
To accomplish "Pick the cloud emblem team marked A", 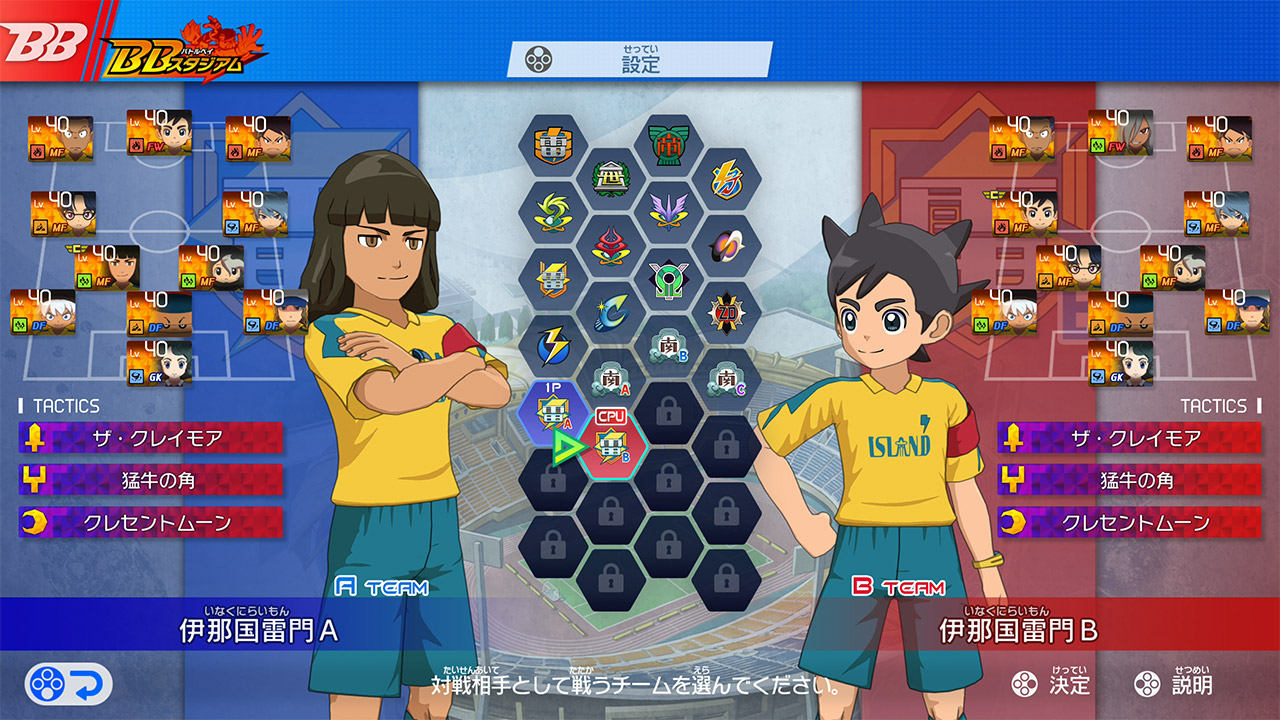I will [611, 379].
